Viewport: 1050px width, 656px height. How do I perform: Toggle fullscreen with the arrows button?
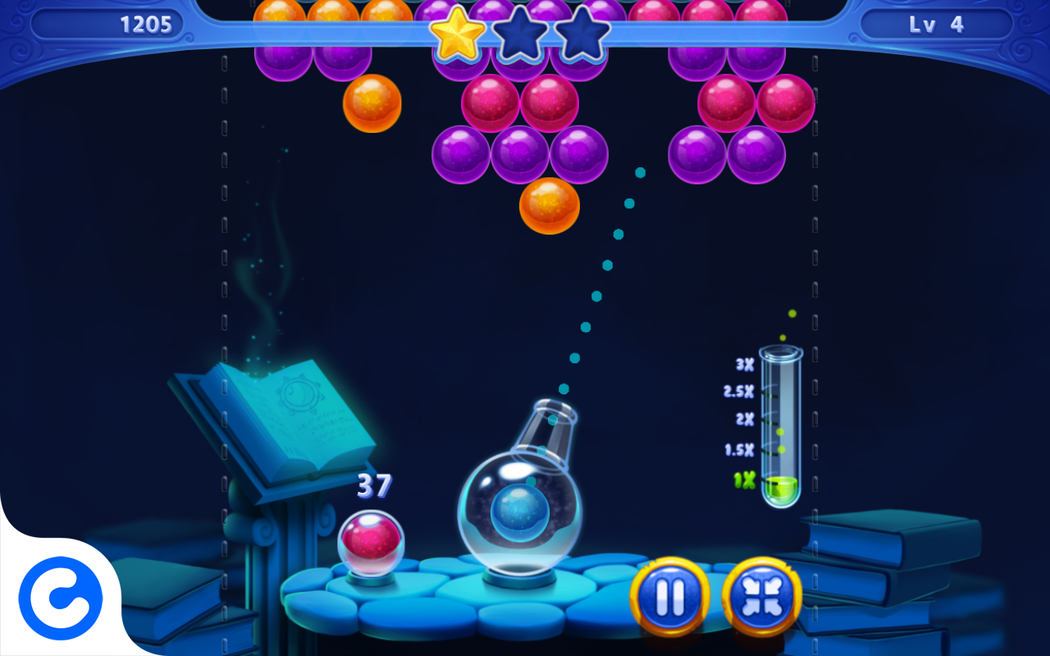pyautogui.click(x=761, y=597)
